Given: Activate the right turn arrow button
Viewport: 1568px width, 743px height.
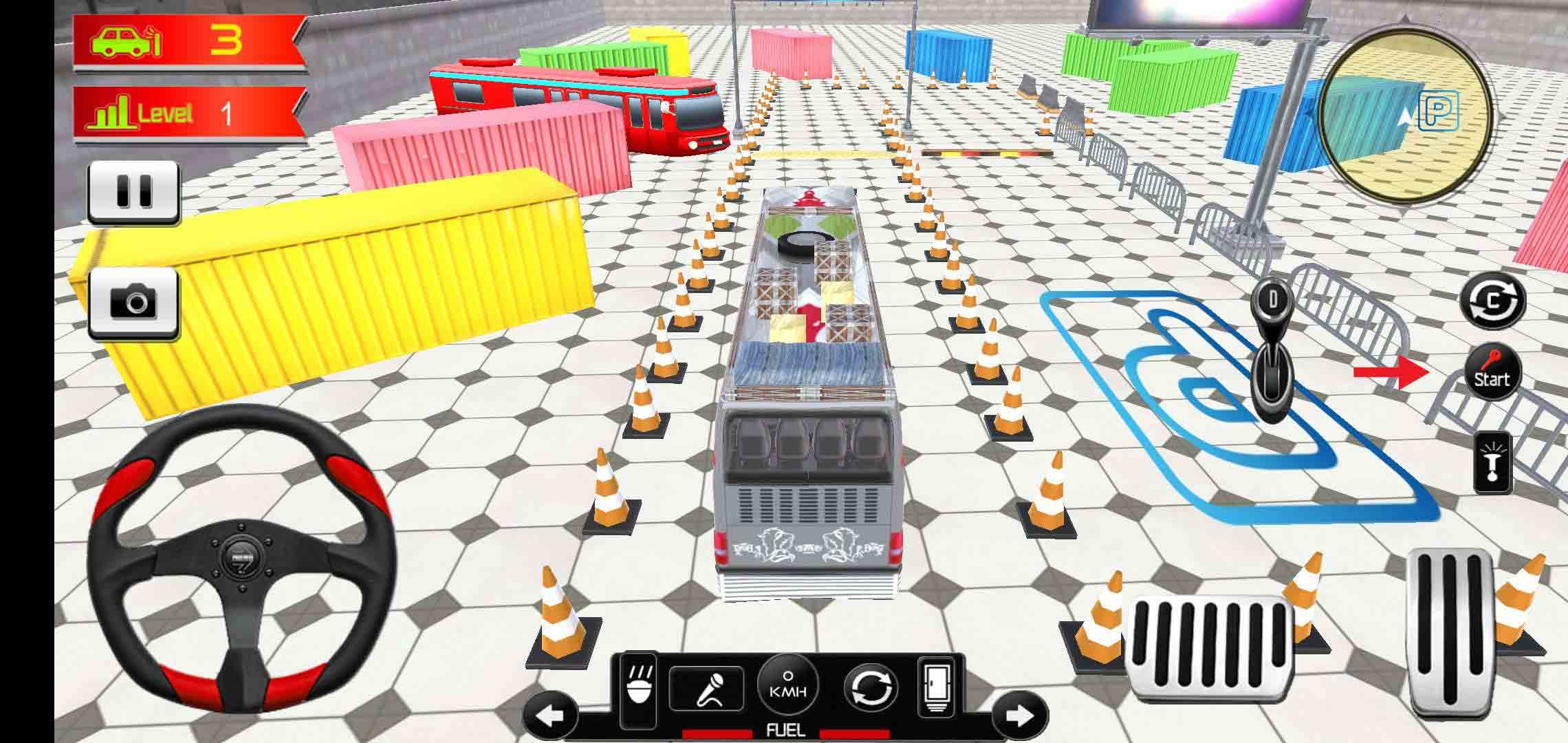Looking at the screenshot, I should pyautogui.click(x=1020, y=716).
